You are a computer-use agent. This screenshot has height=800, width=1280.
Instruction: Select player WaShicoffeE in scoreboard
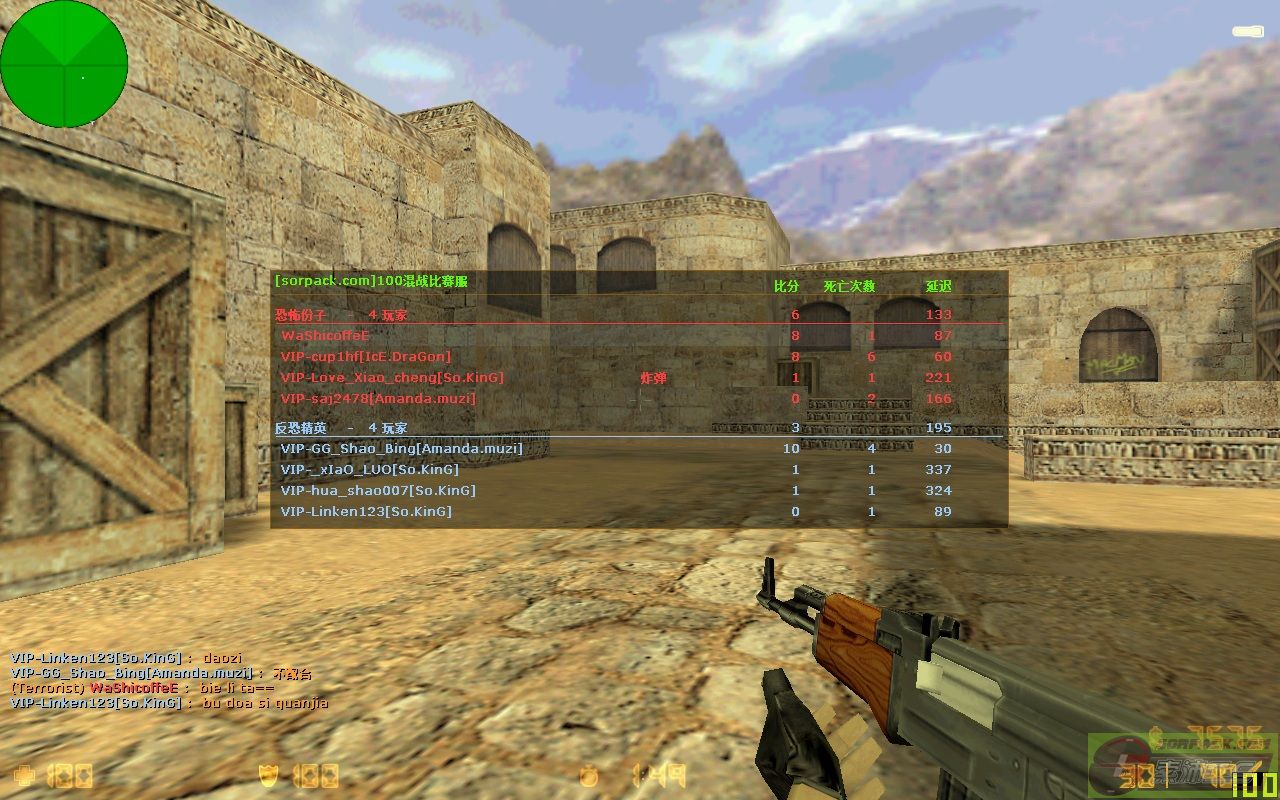click(x=325, y=336)
